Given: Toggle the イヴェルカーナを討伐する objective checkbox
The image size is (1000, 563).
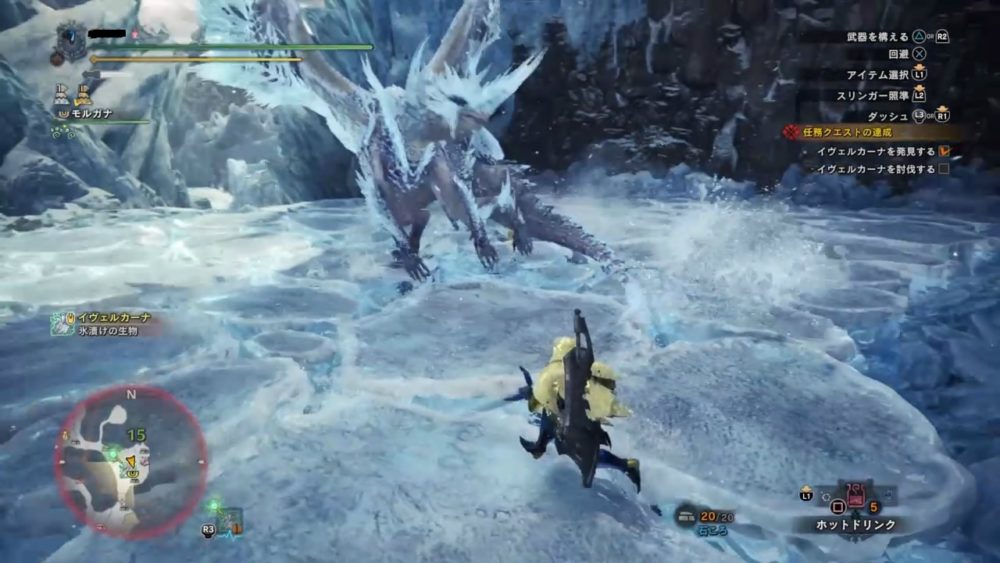Looking at the screenshot, I should point(943,169).
